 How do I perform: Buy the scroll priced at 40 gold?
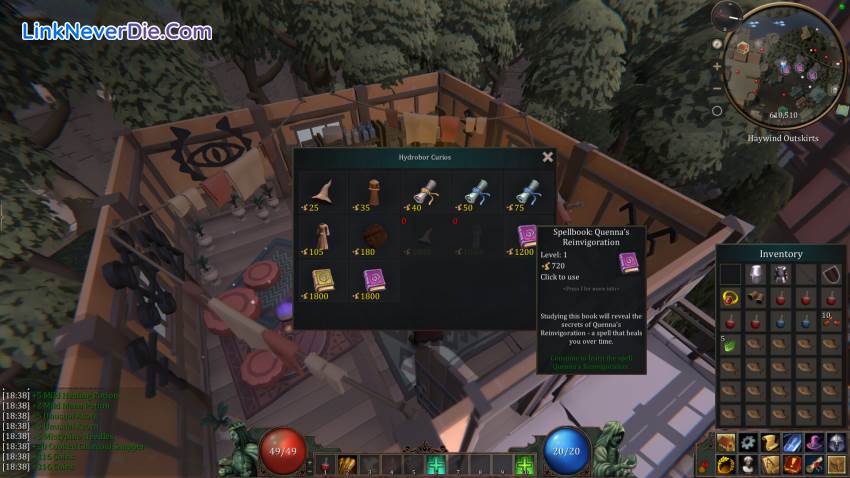pyautogui.click(x=422, y=190)
